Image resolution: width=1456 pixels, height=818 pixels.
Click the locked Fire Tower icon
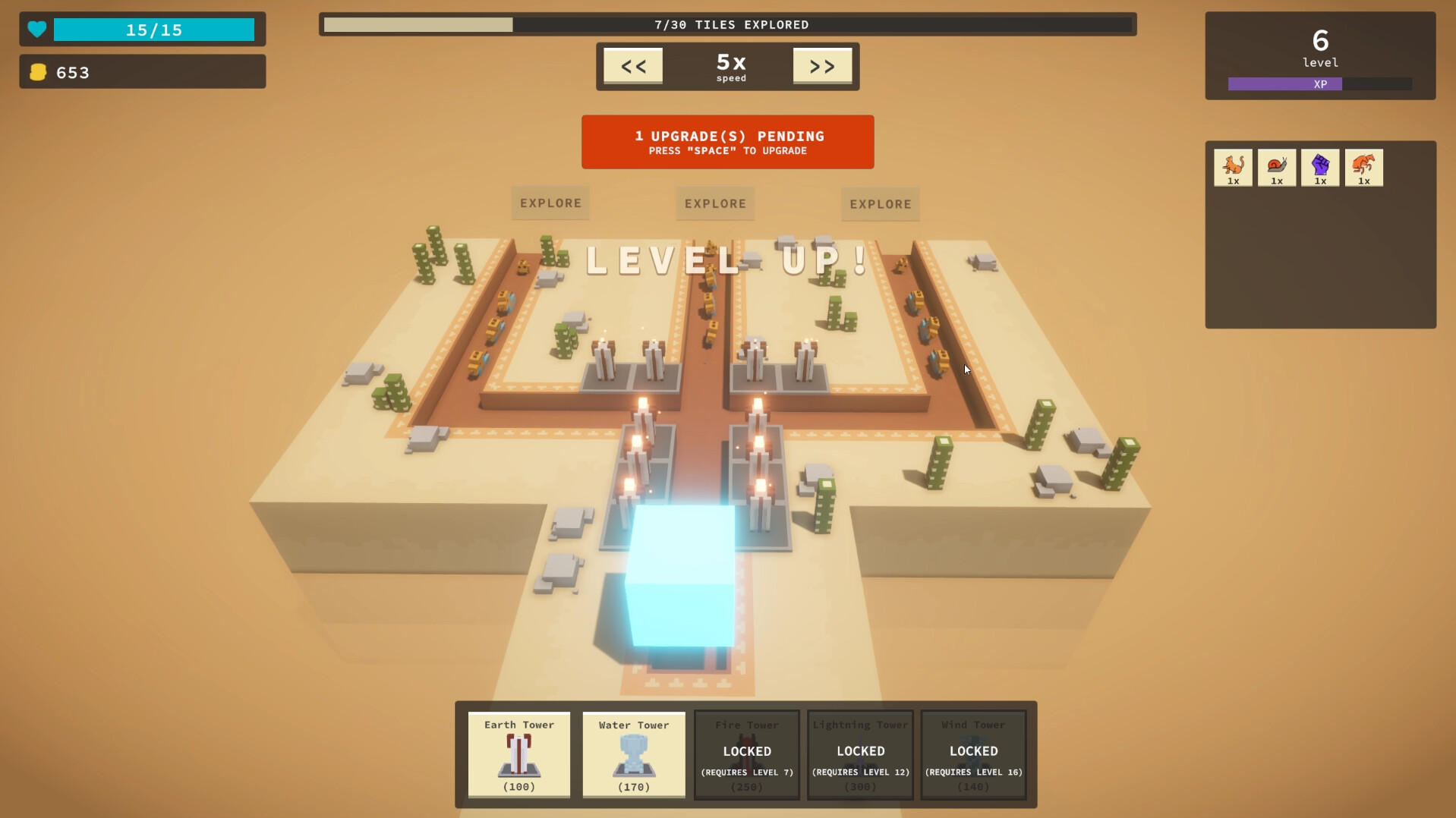pos(746,755)
